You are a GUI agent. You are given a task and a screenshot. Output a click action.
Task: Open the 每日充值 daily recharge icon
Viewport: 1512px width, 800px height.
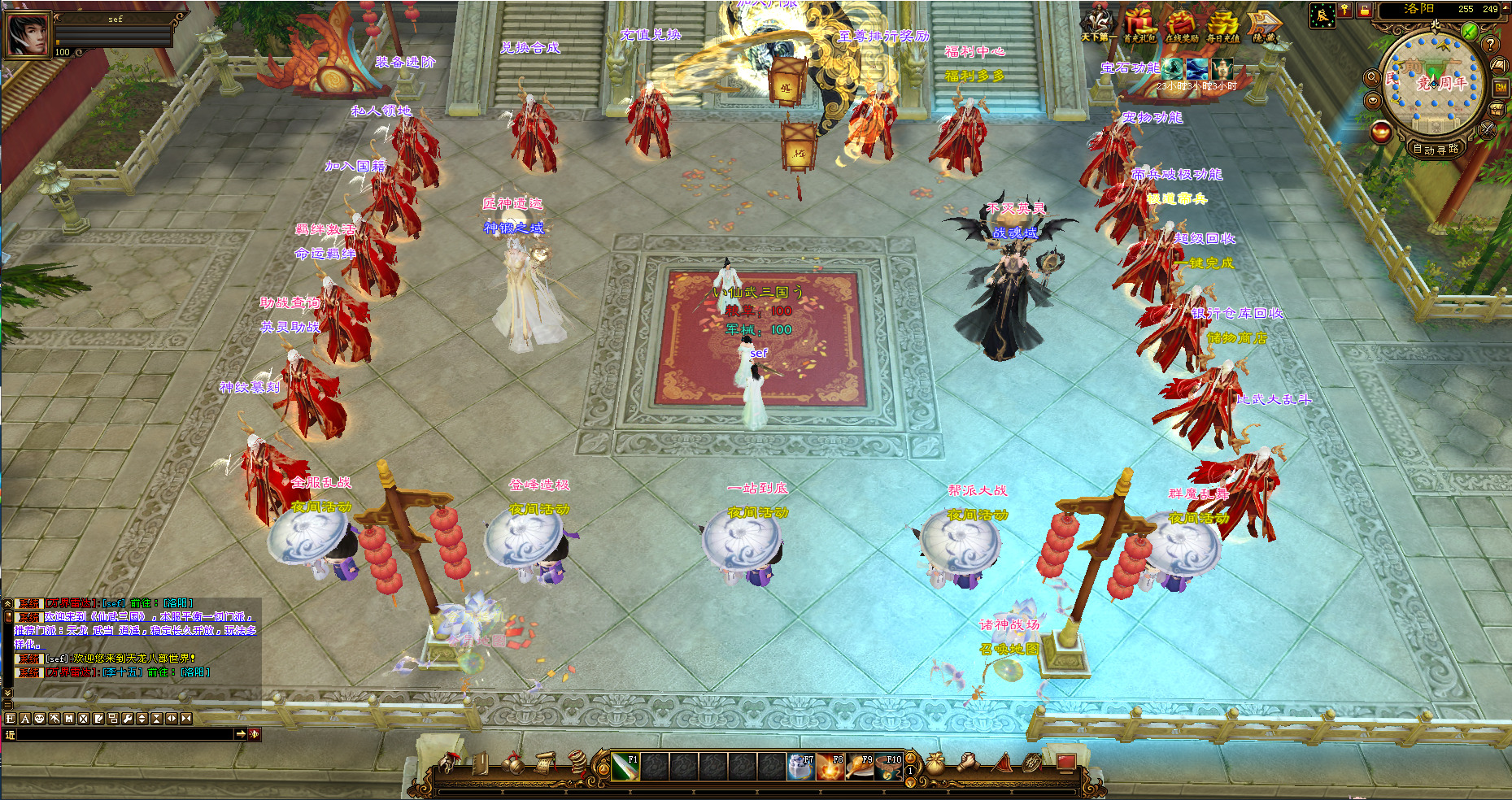tap(1222, 24)
